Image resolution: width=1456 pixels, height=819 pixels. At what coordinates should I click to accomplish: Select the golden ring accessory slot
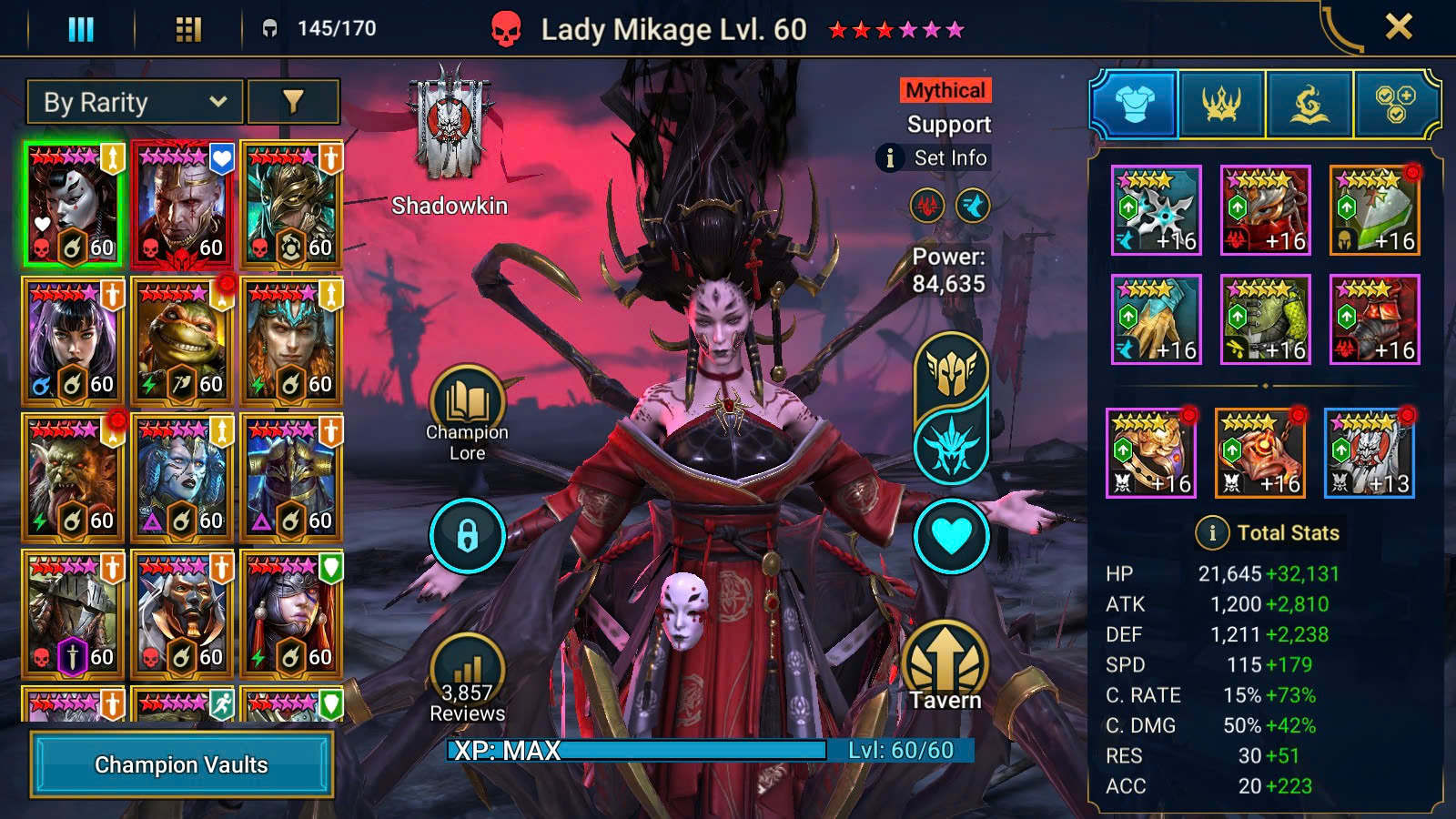pyautogui.click(x=1150, y=453)
